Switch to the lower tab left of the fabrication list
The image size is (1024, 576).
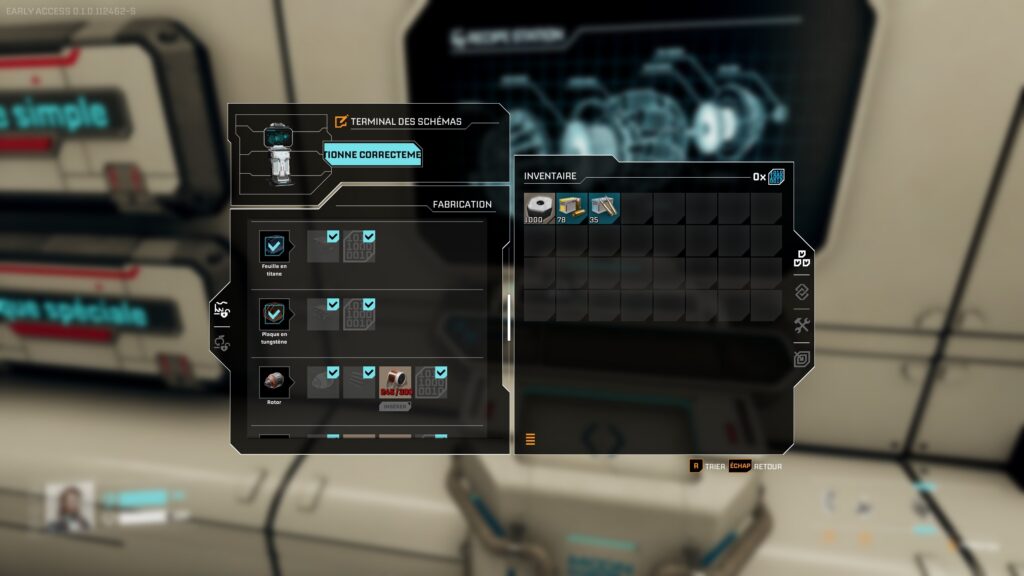[x=223, y=343]
